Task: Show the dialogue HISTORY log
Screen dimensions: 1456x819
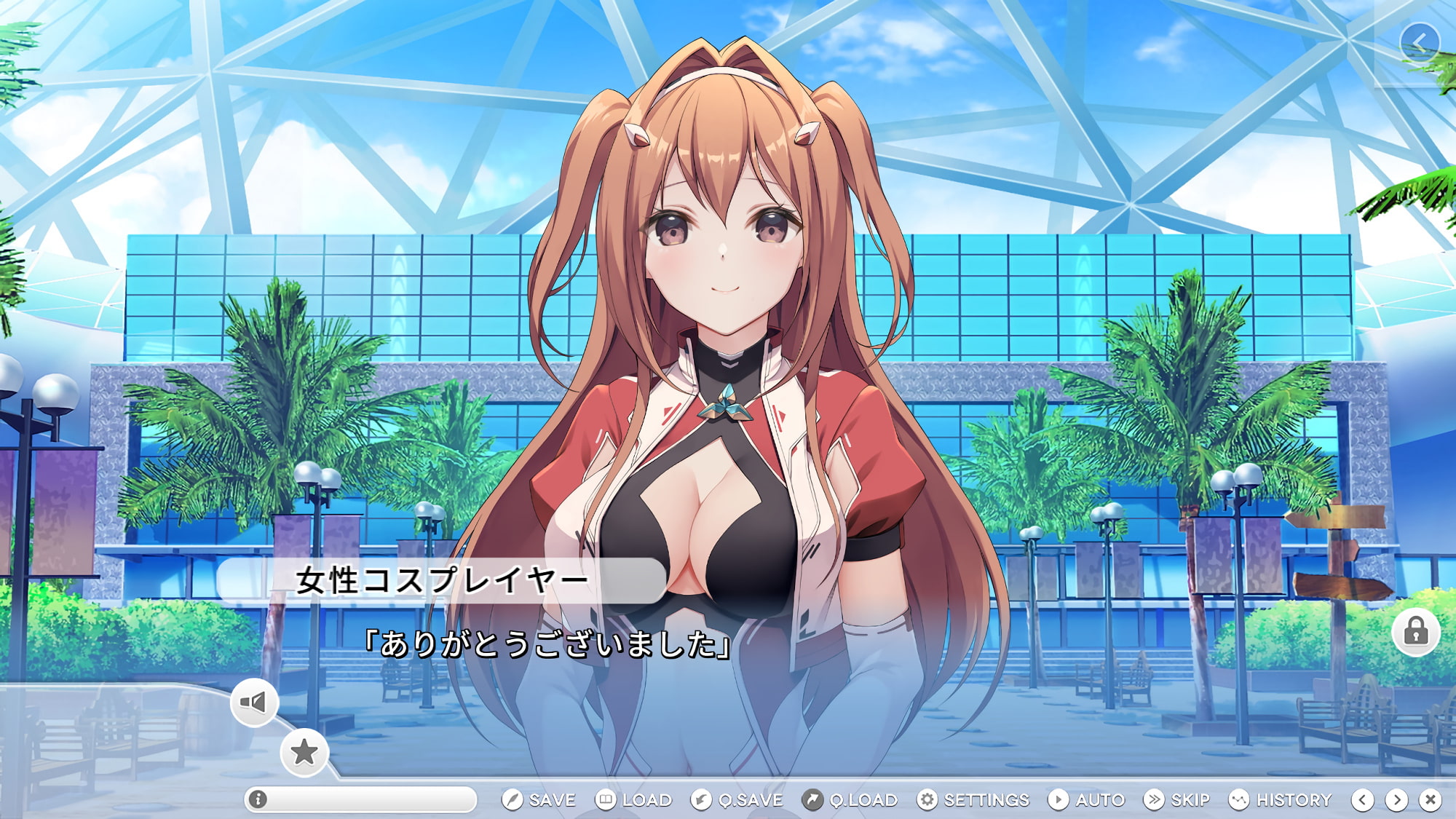Action: pos(1280,799)
